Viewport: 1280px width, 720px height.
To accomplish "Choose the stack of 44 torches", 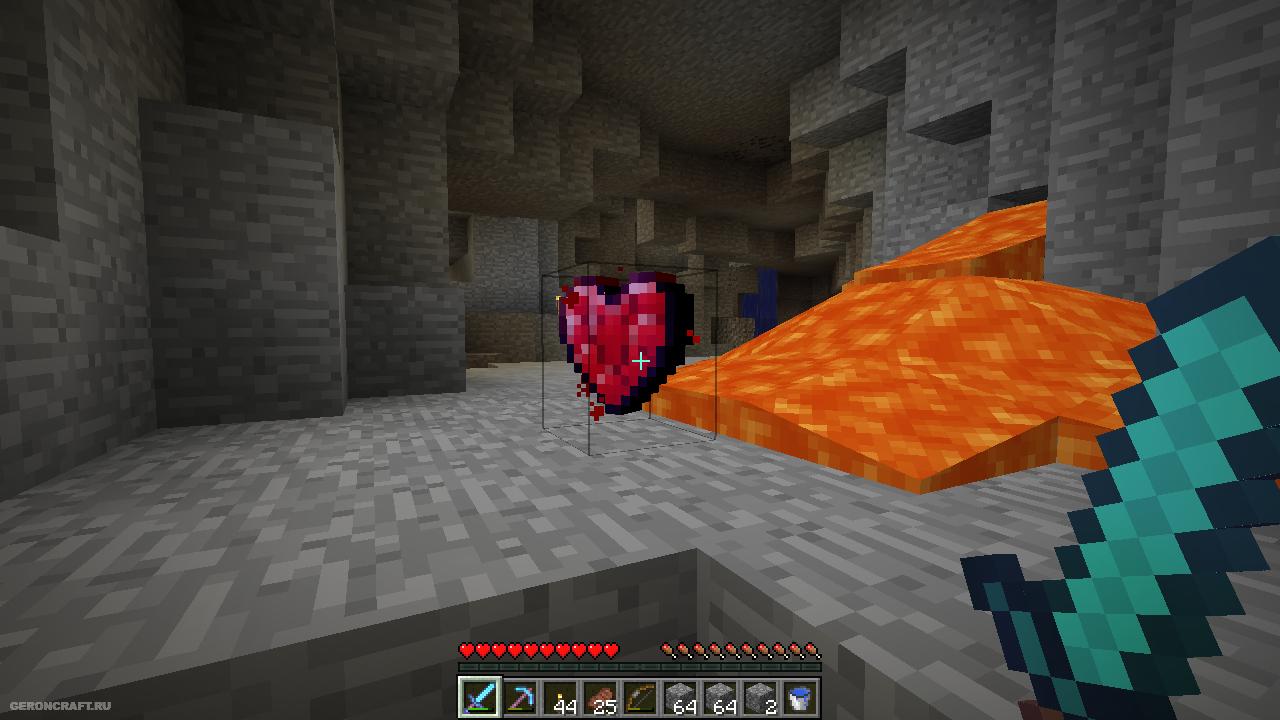I will (560, 697).
